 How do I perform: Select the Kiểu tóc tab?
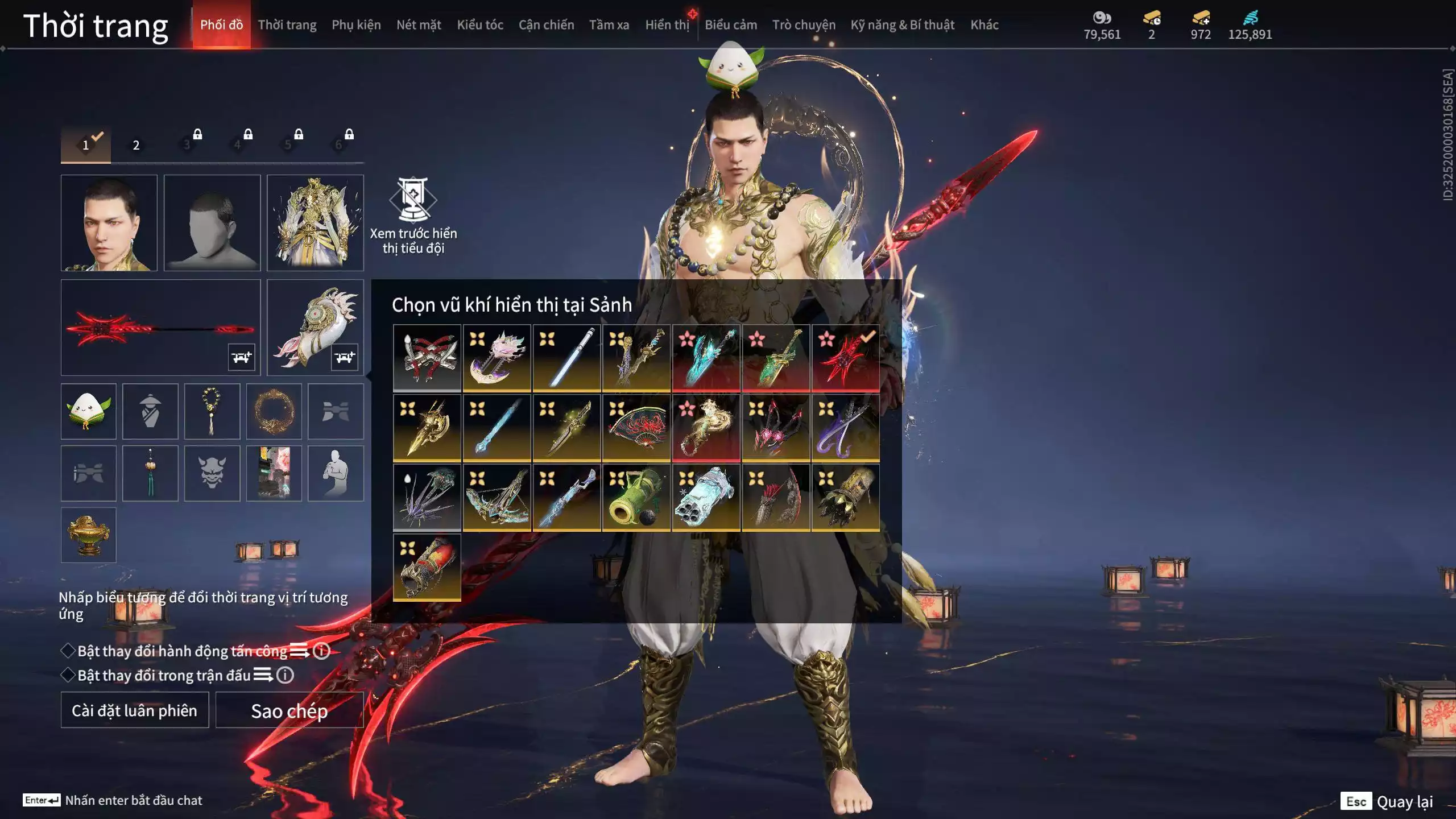[x=479, y=25]
